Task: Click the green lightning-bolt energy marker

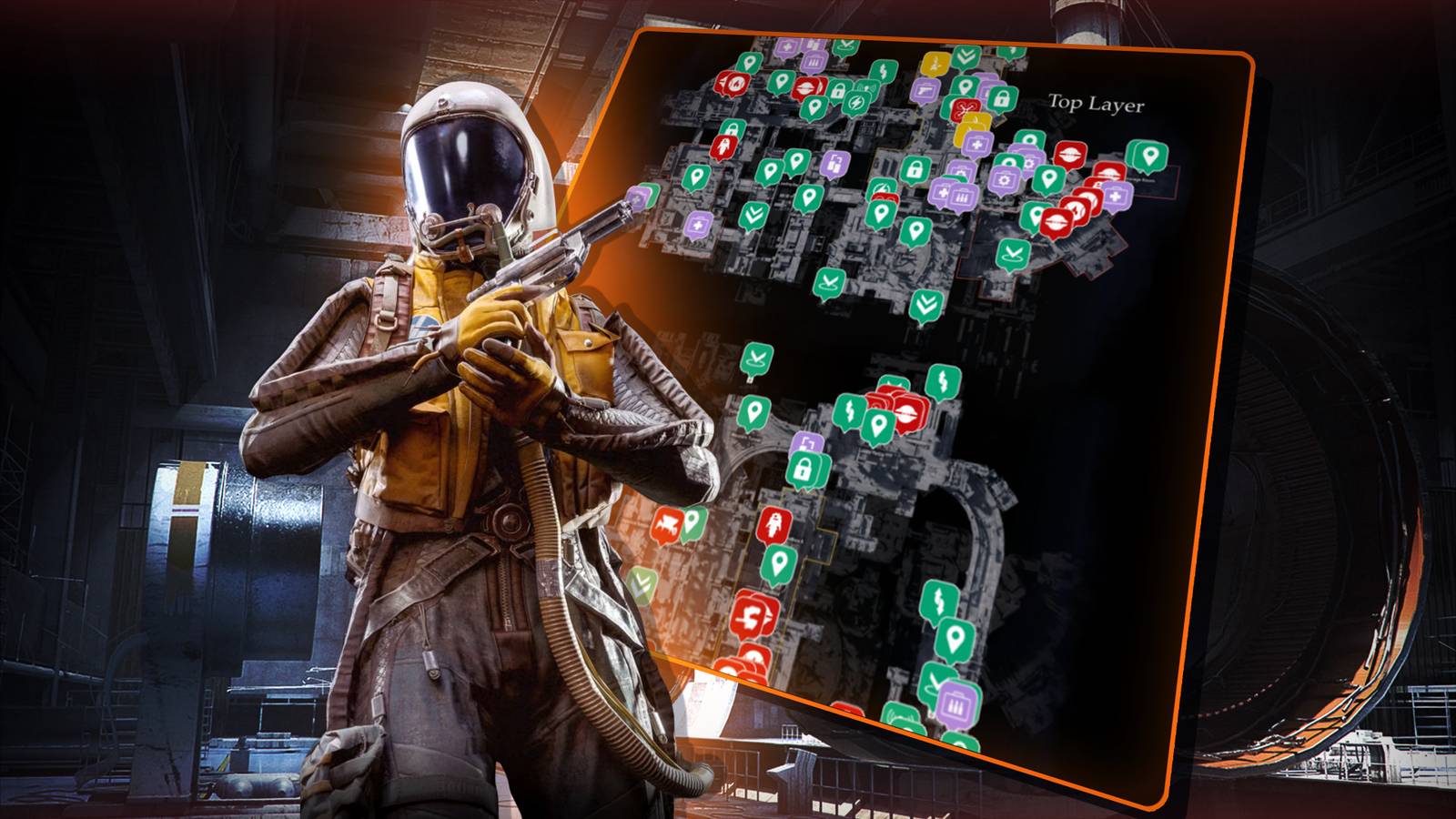Action: click(x=855, y=102)
